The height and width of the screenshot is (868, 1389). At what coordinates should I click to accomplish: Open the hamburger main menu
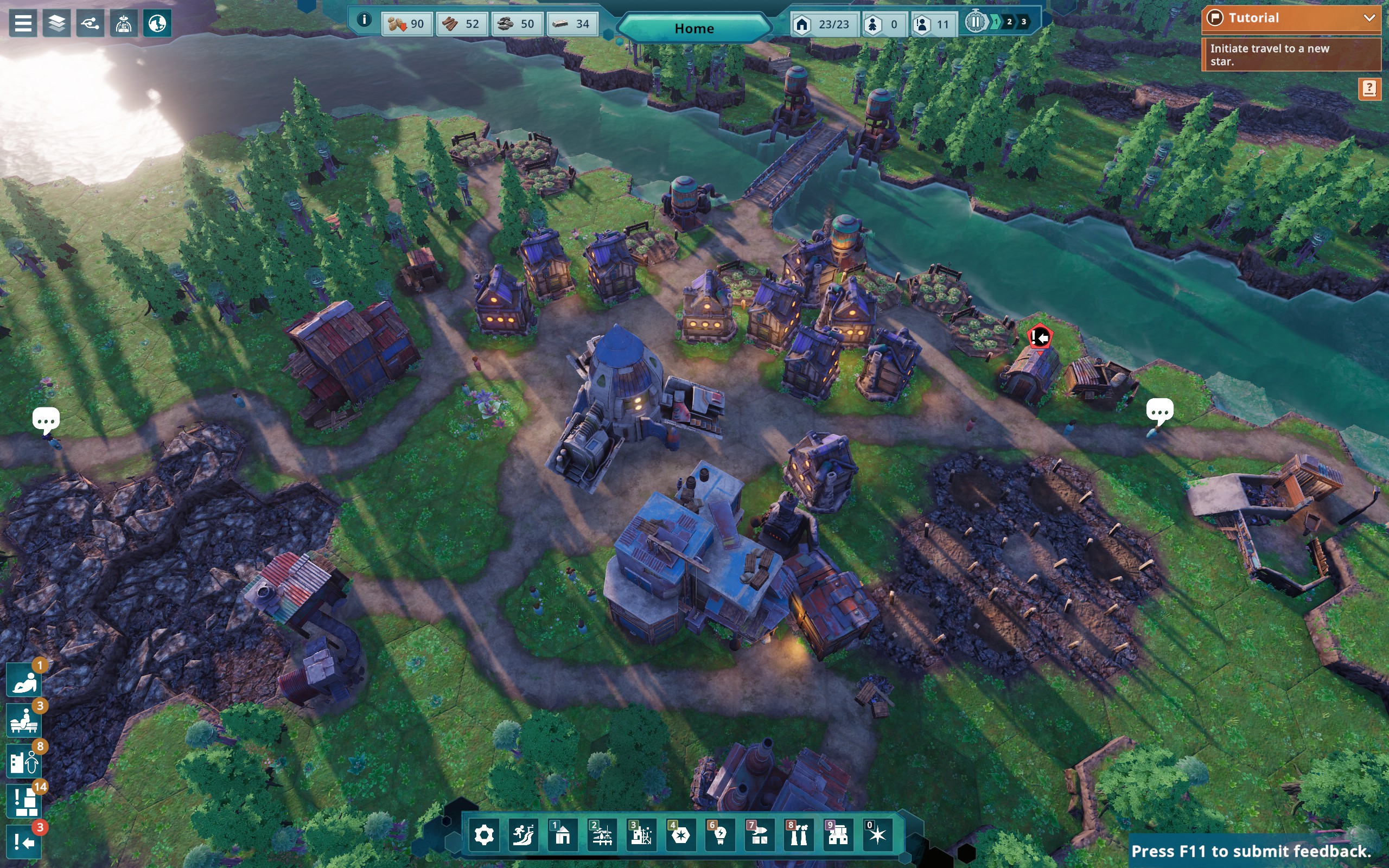tap(23, 24)
